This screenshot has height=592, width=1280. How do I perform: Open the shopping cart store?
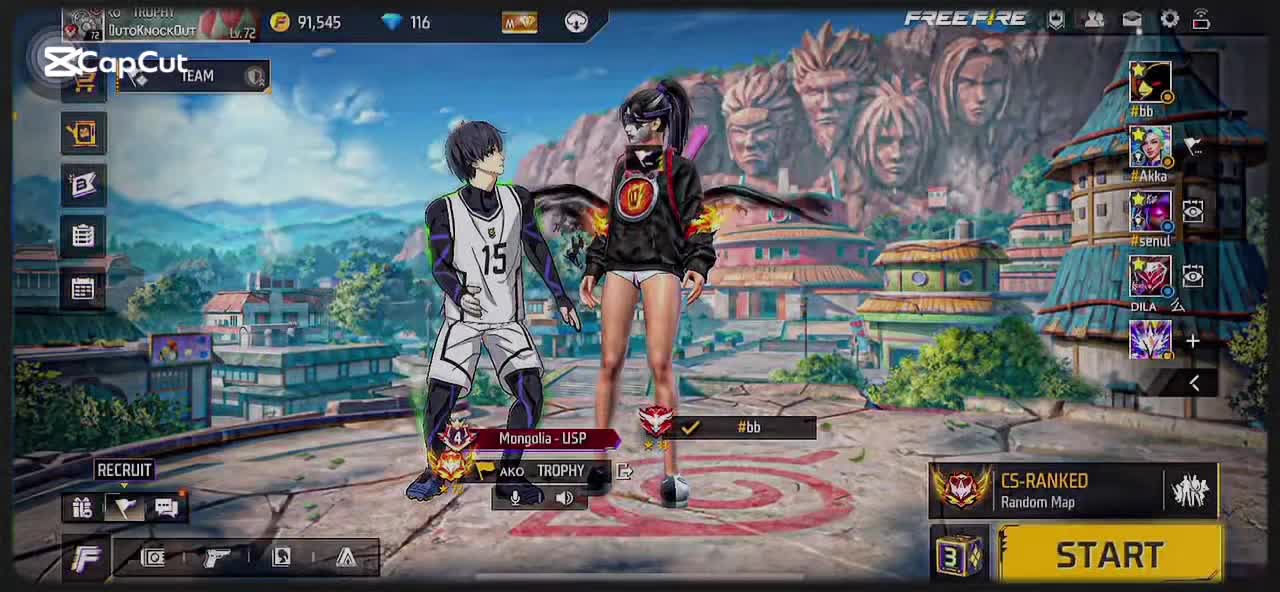pos(84,86)
